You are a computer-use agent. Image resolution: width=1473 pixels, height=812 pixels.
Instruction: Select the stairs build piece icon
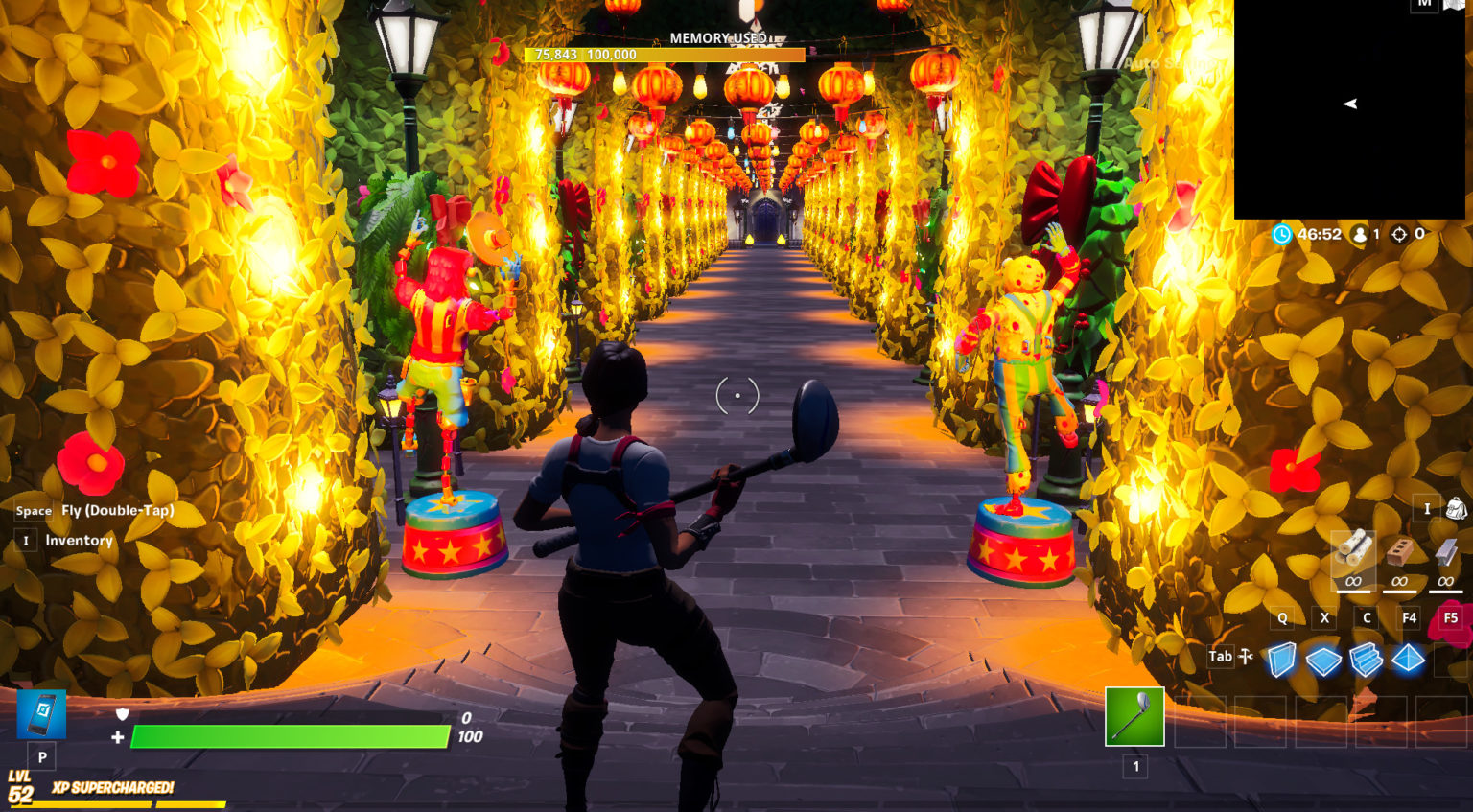click(x=1365, y=661)
